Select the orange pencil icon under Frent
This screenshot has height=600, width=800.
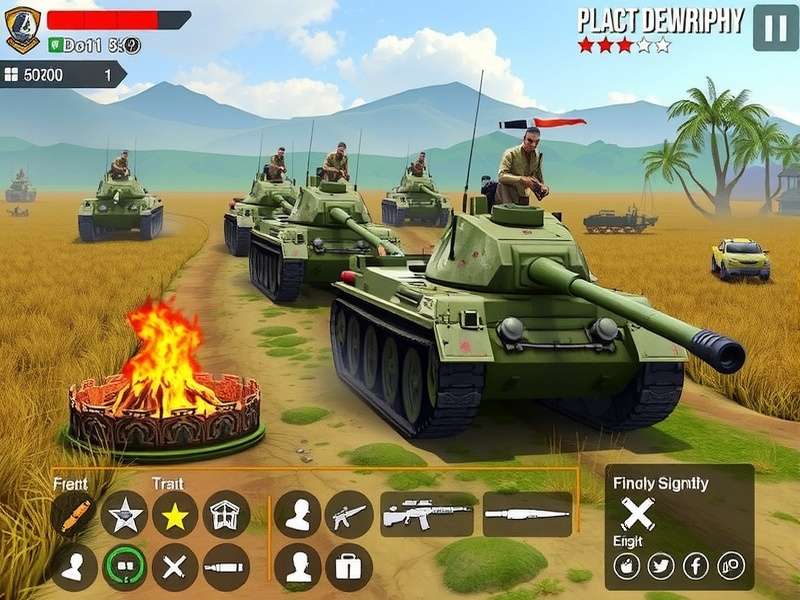(75, 515)
